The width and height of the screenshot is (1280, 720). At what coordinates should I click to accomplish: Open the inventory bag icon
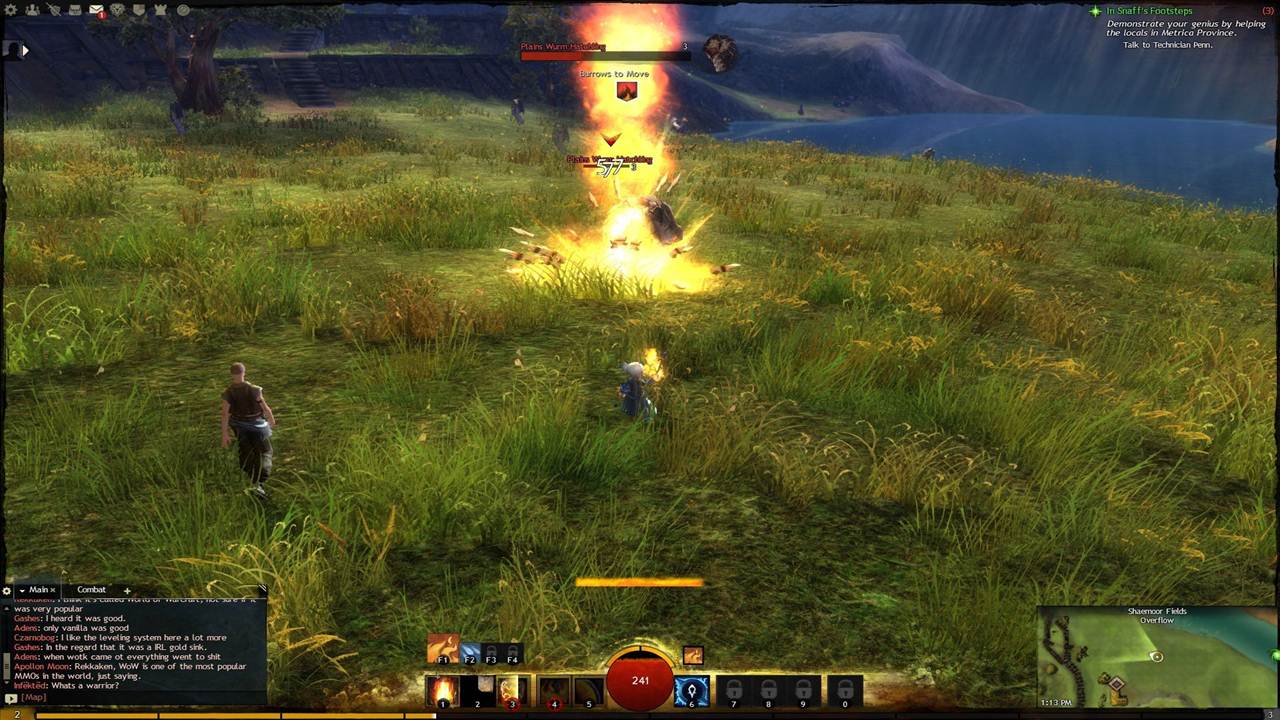coord(75,10)
